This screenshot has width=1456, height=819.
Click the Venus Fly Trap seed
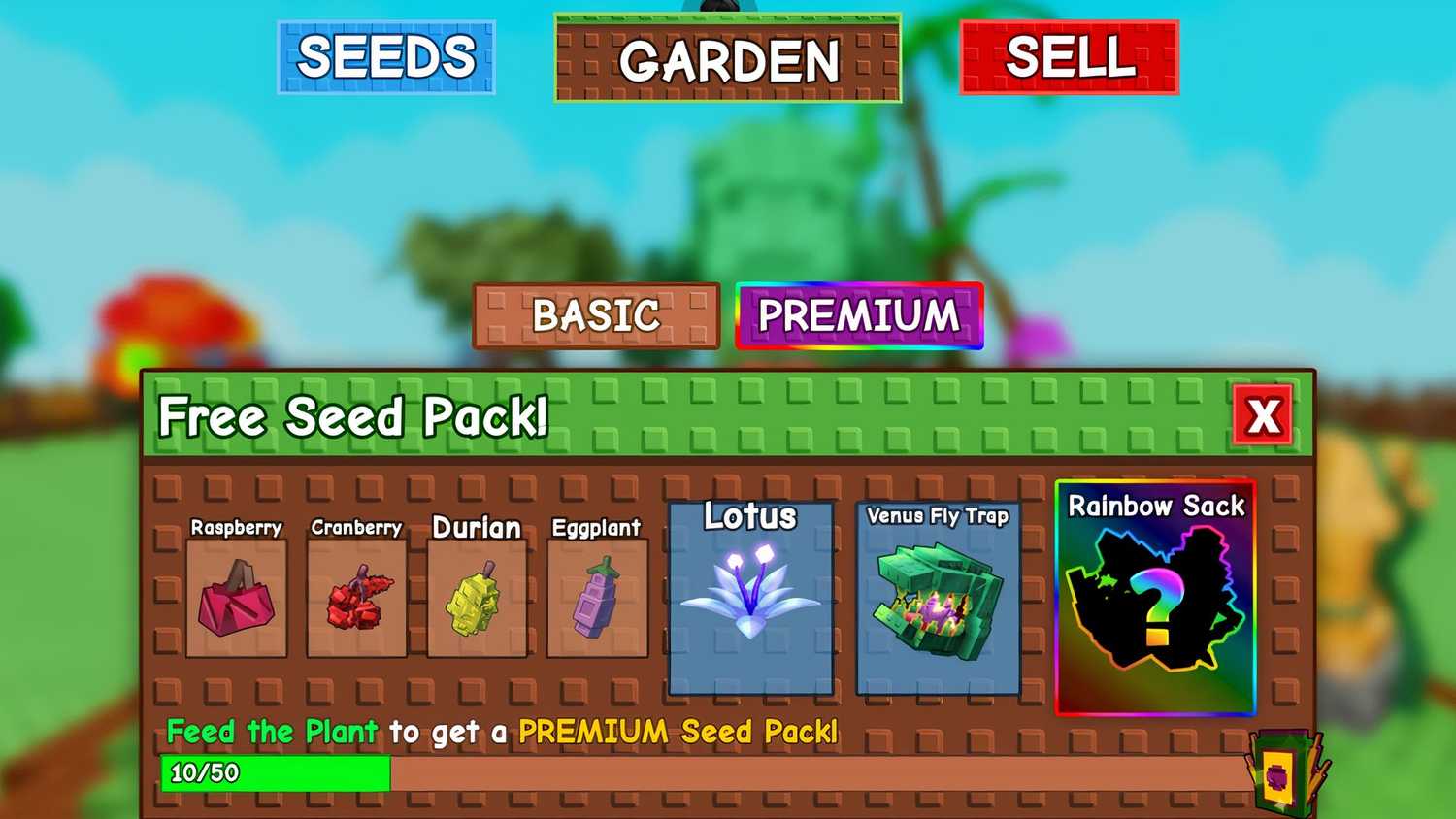[x=937, y=602]
